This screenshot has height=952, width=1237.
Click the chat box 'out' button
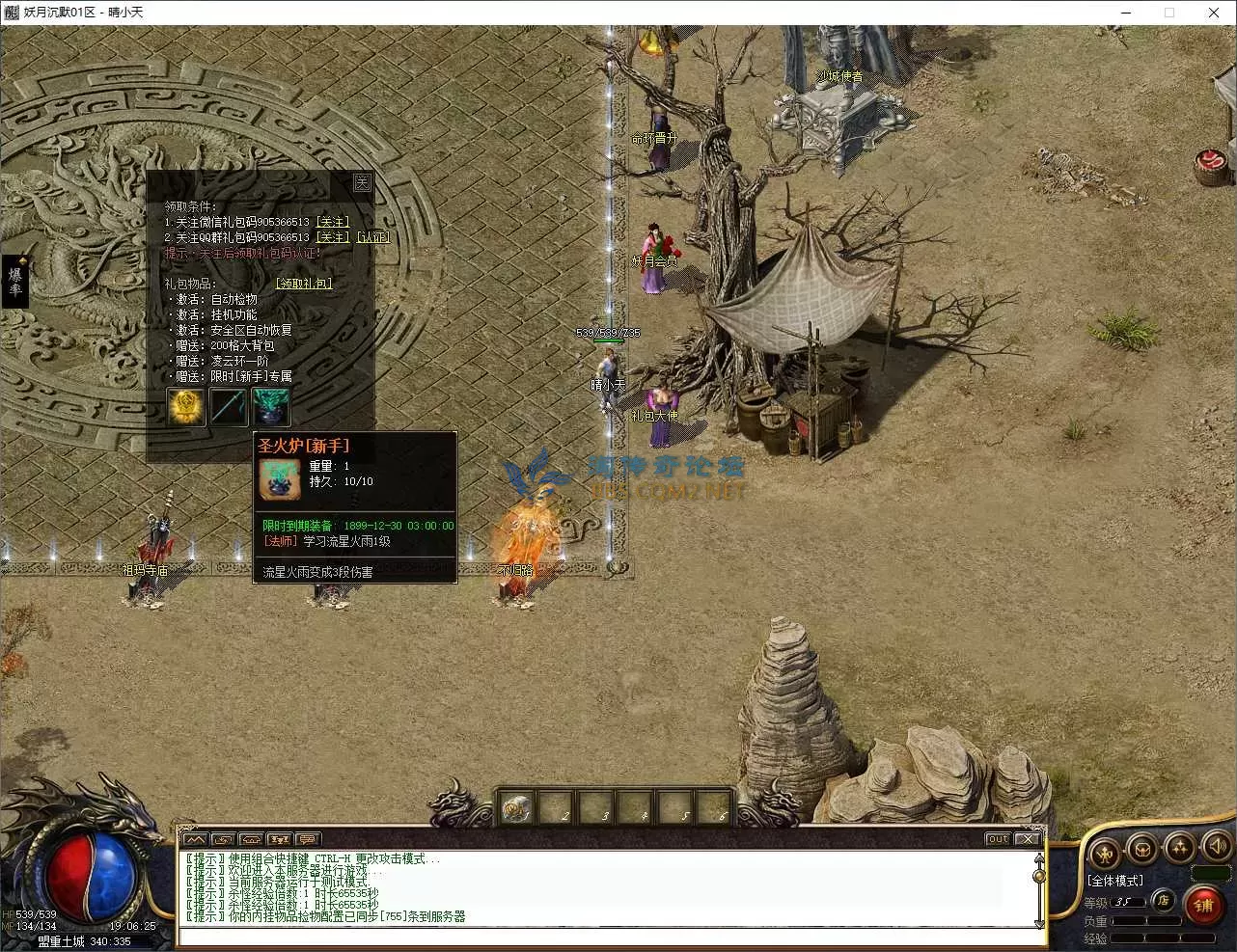click(x=998, y=839)
